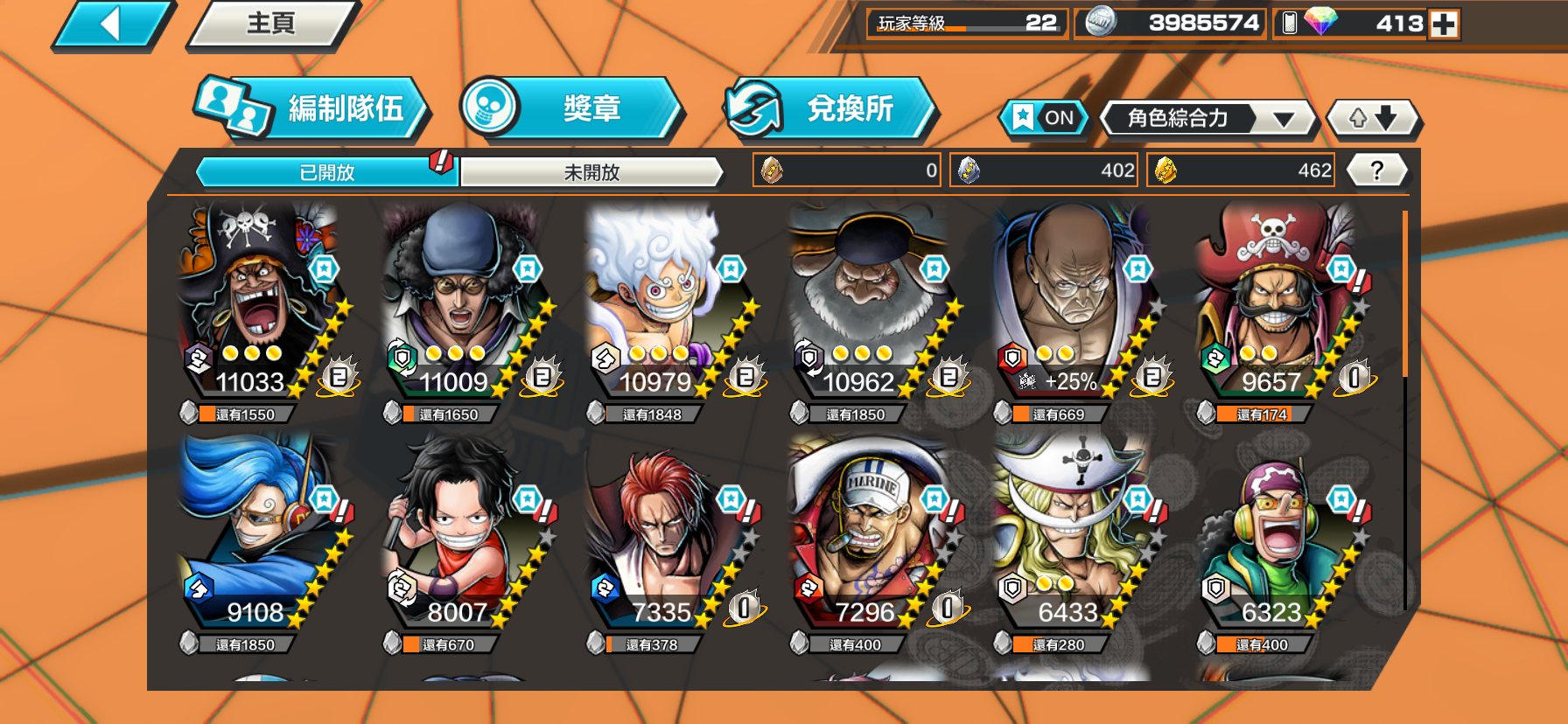The image size is (1568, 724).
Task: Open the question mark help button
Action: 1376,171
